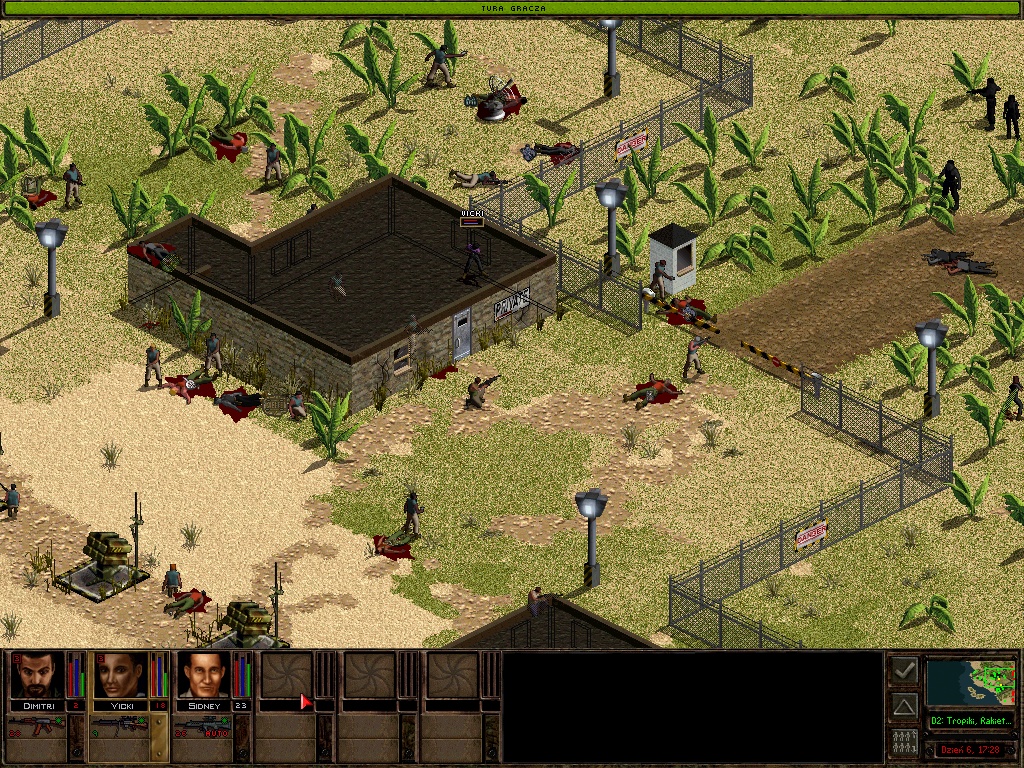End the turn with the checkmark button
This screenshot has width=1024, height=768.
pyautogui.click(x=904, y=670)
